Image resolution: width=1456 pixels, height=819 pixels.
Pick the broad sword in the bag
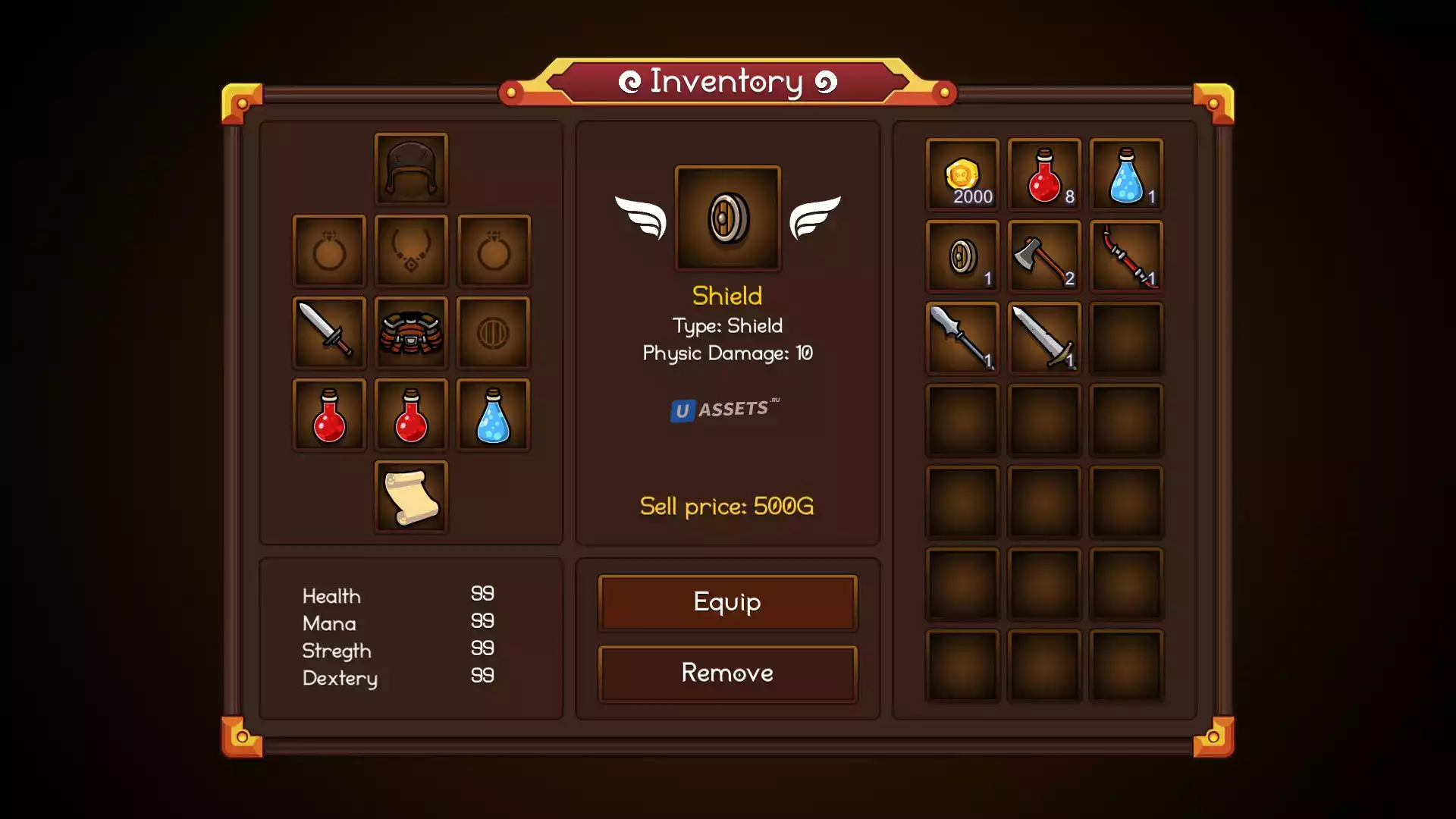click(1044, 338)
